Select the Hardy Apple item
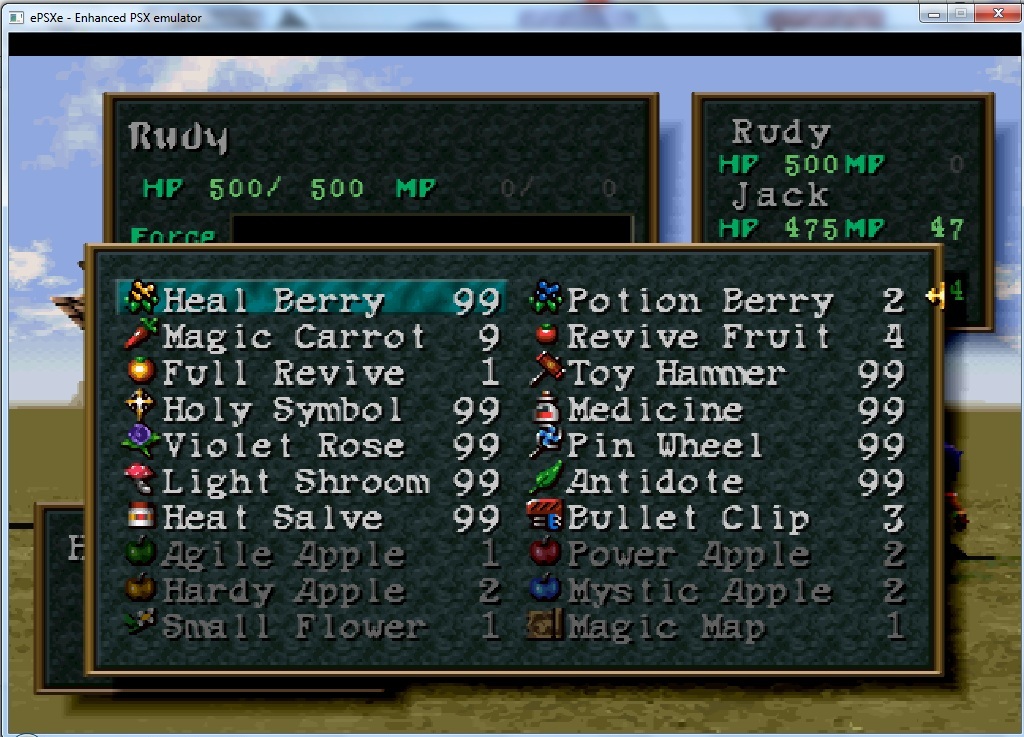 click(283, 591)
